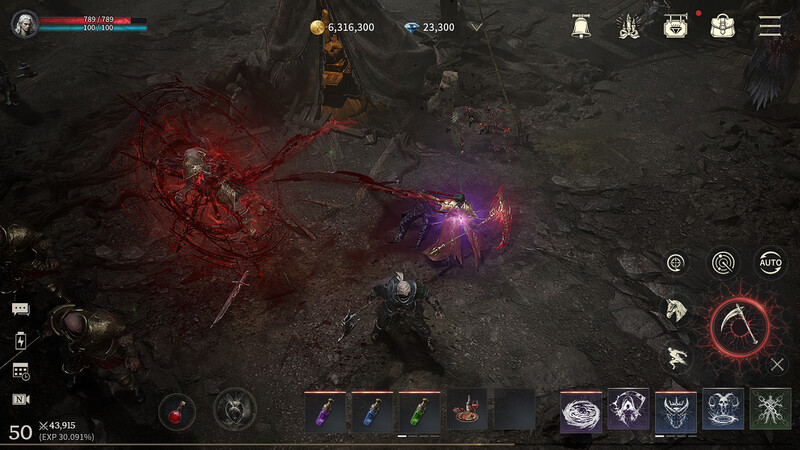This screenshot has height=450, width=800.
Task: Select the green potion slot
Action: 419,410
